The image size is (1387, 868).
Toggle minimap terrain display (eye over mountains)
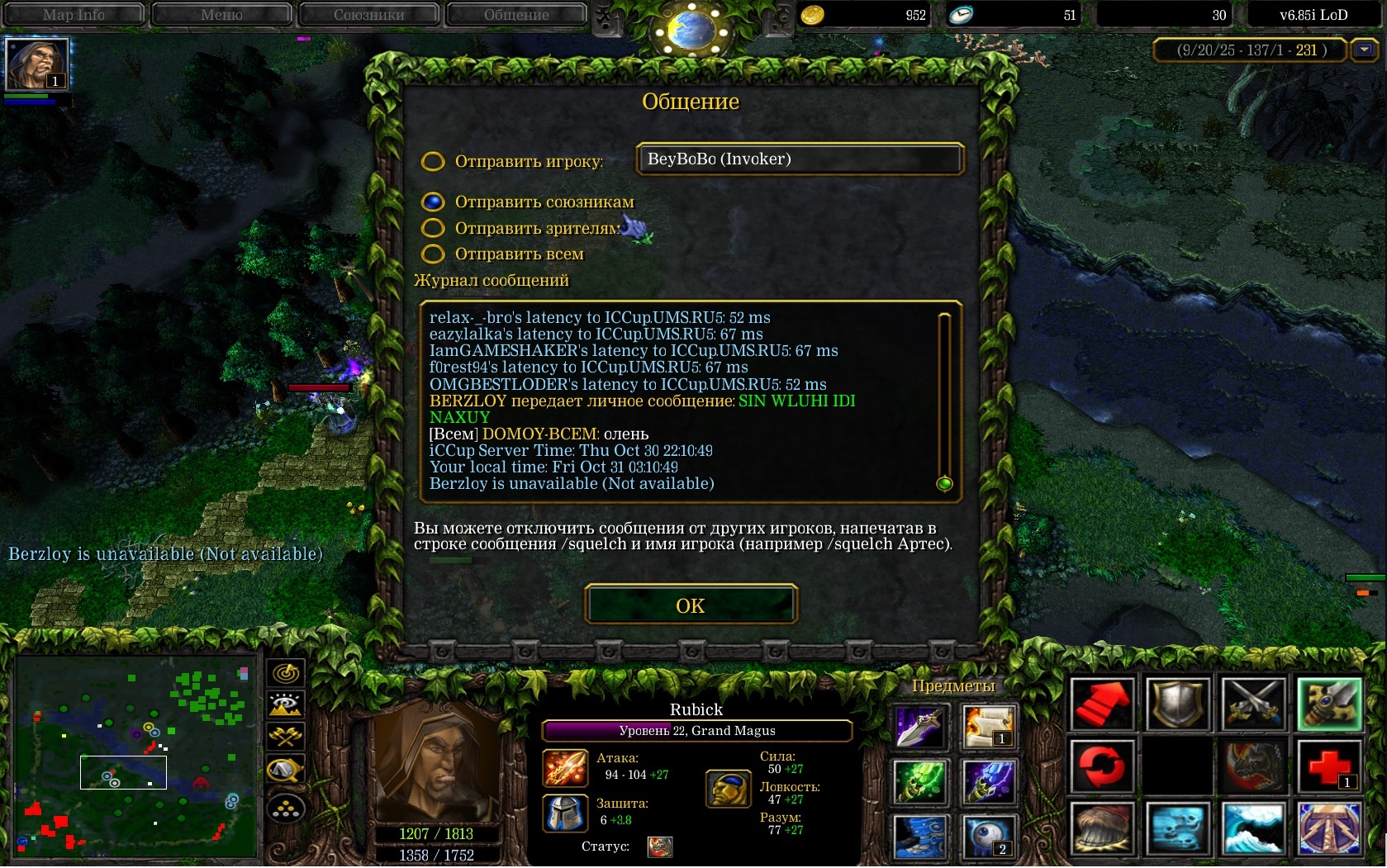pyautogui.click(x=286, y=704)
